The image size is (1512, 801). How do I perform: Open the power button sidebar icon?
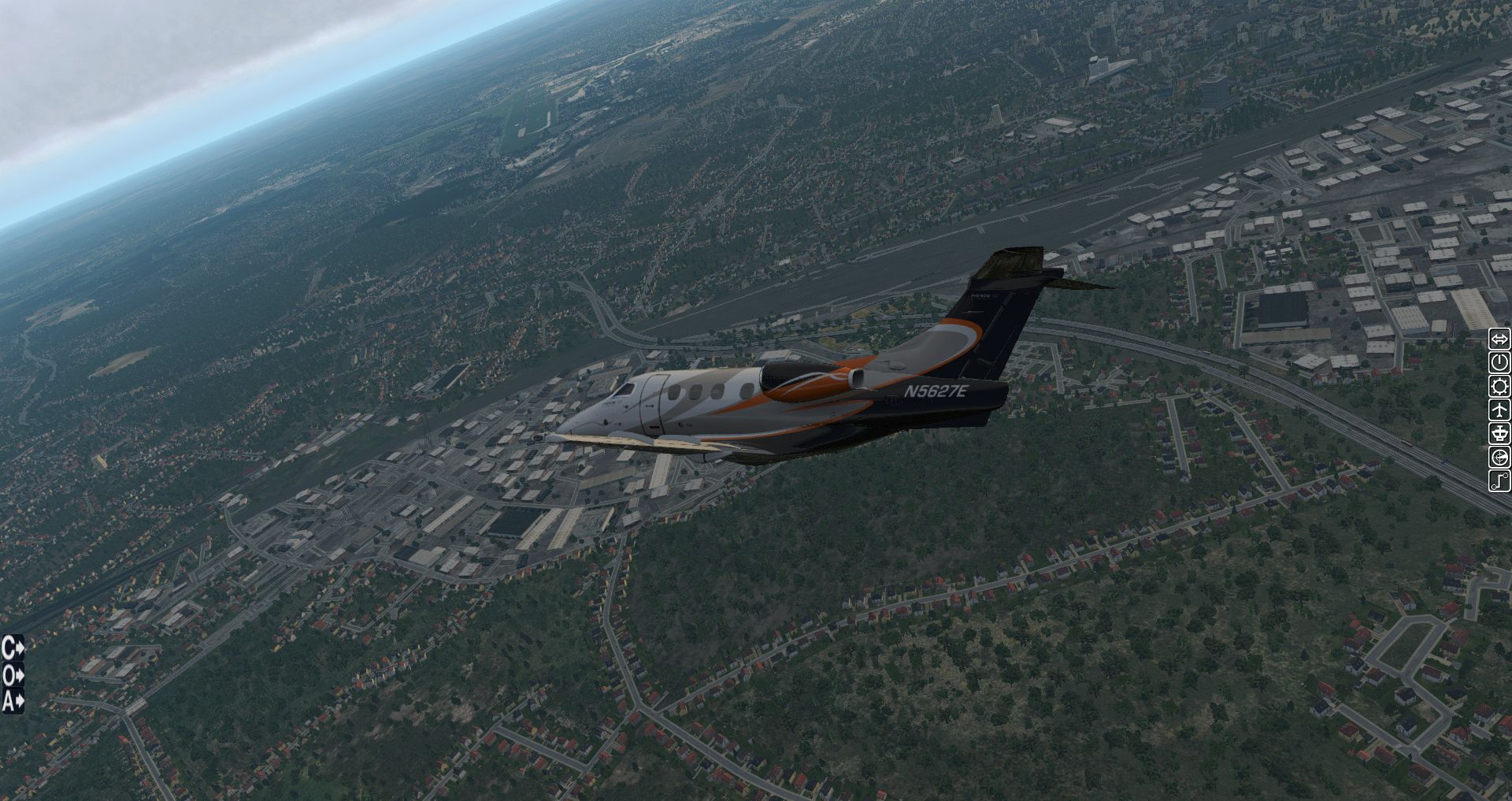tap(1499, 363)
